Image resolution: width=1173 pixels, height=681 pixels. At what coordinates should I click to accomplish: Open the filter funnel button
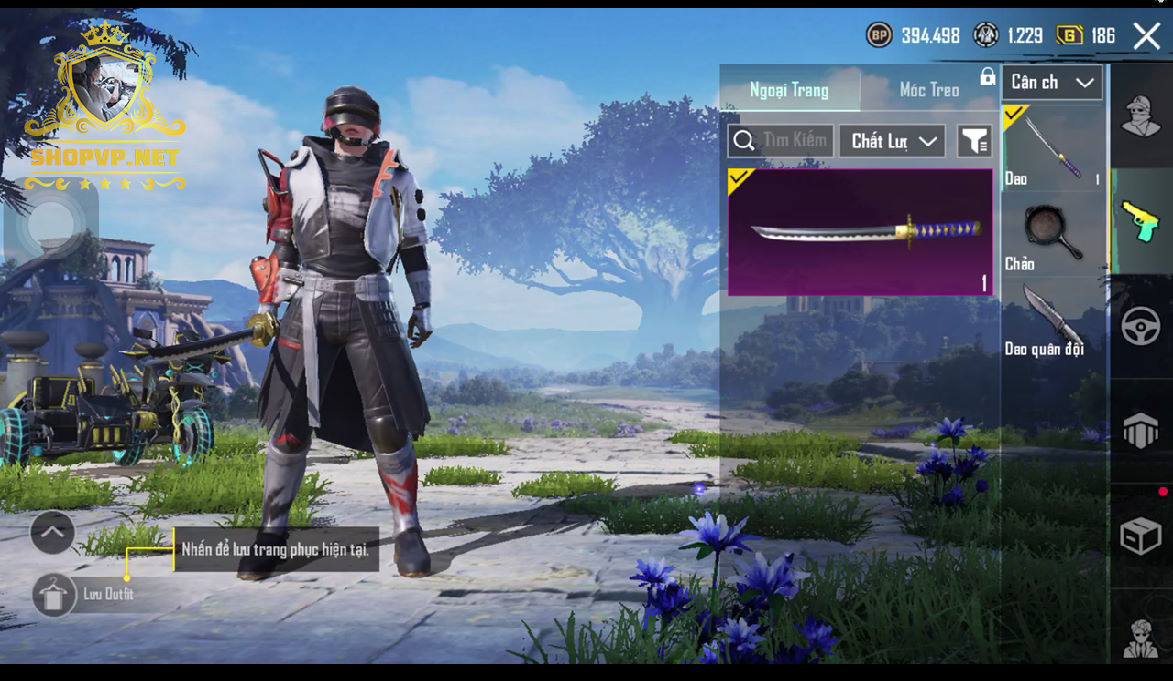tap(974, 141)
